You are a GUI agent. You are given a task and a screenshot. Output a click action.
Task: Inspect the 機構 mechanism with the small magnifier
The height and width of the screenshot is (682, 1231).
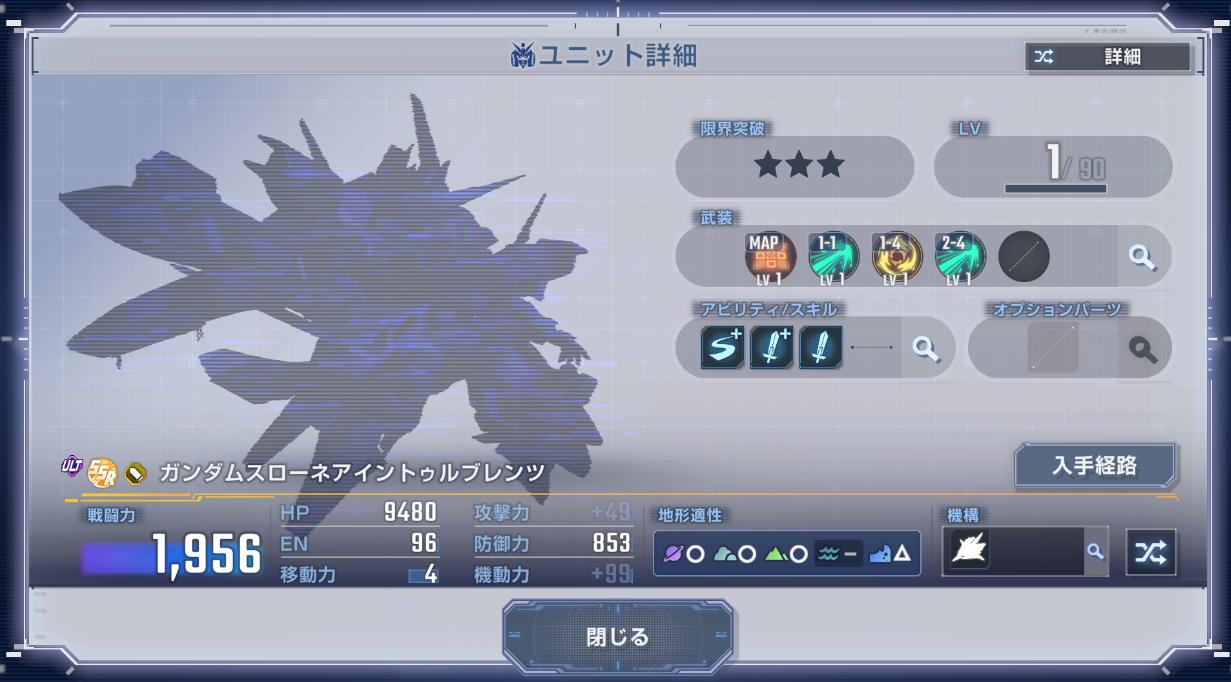point(1096,551)
